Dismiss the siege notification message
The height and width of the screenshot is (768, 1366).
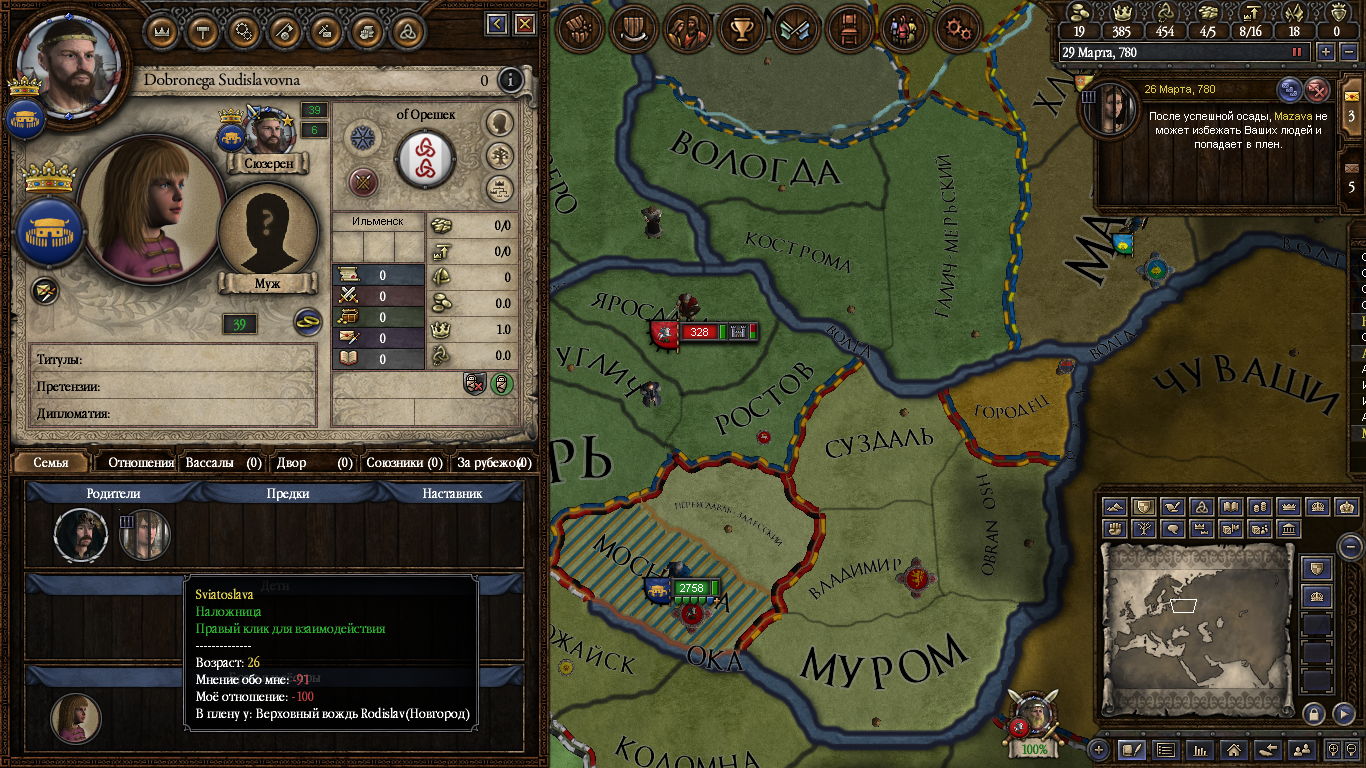click(x=1317, y=90)
